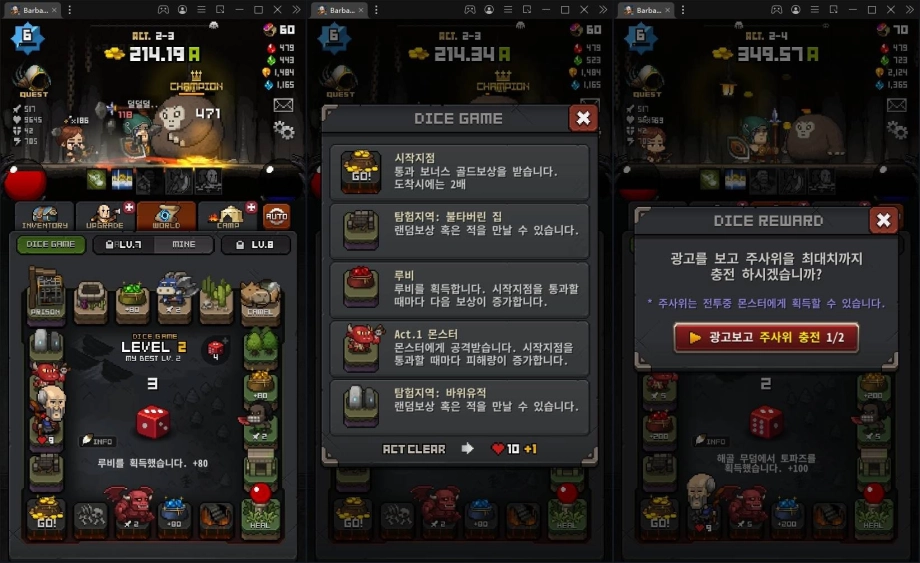Select the World tab
This screenshot has height=563, width=920.
pos(165,216)
